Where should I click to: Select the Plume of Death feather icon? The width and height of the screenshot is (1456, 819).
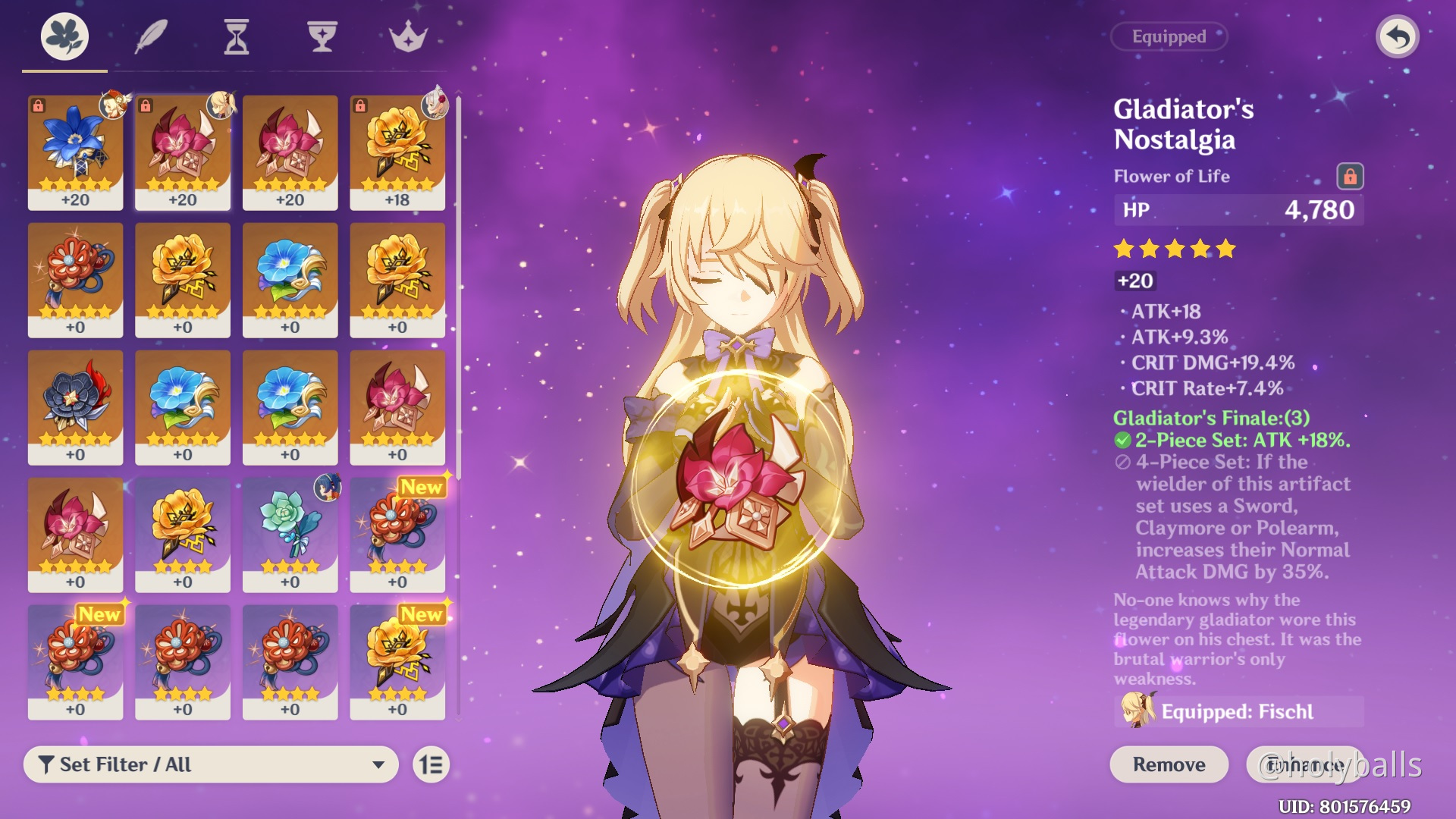(151, 34)
